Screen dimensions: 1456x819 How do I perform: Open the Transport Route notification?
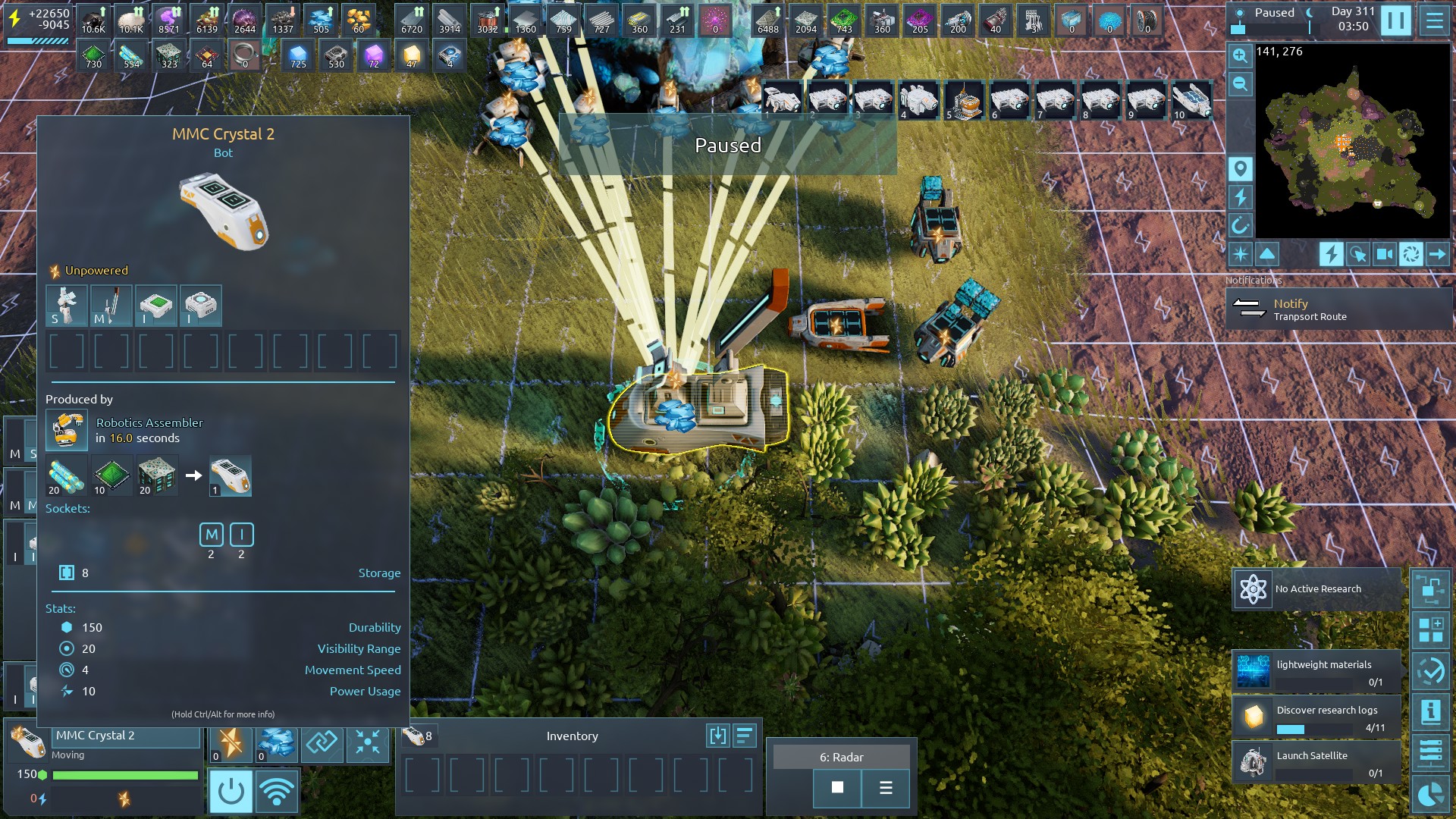(1338, 309)
